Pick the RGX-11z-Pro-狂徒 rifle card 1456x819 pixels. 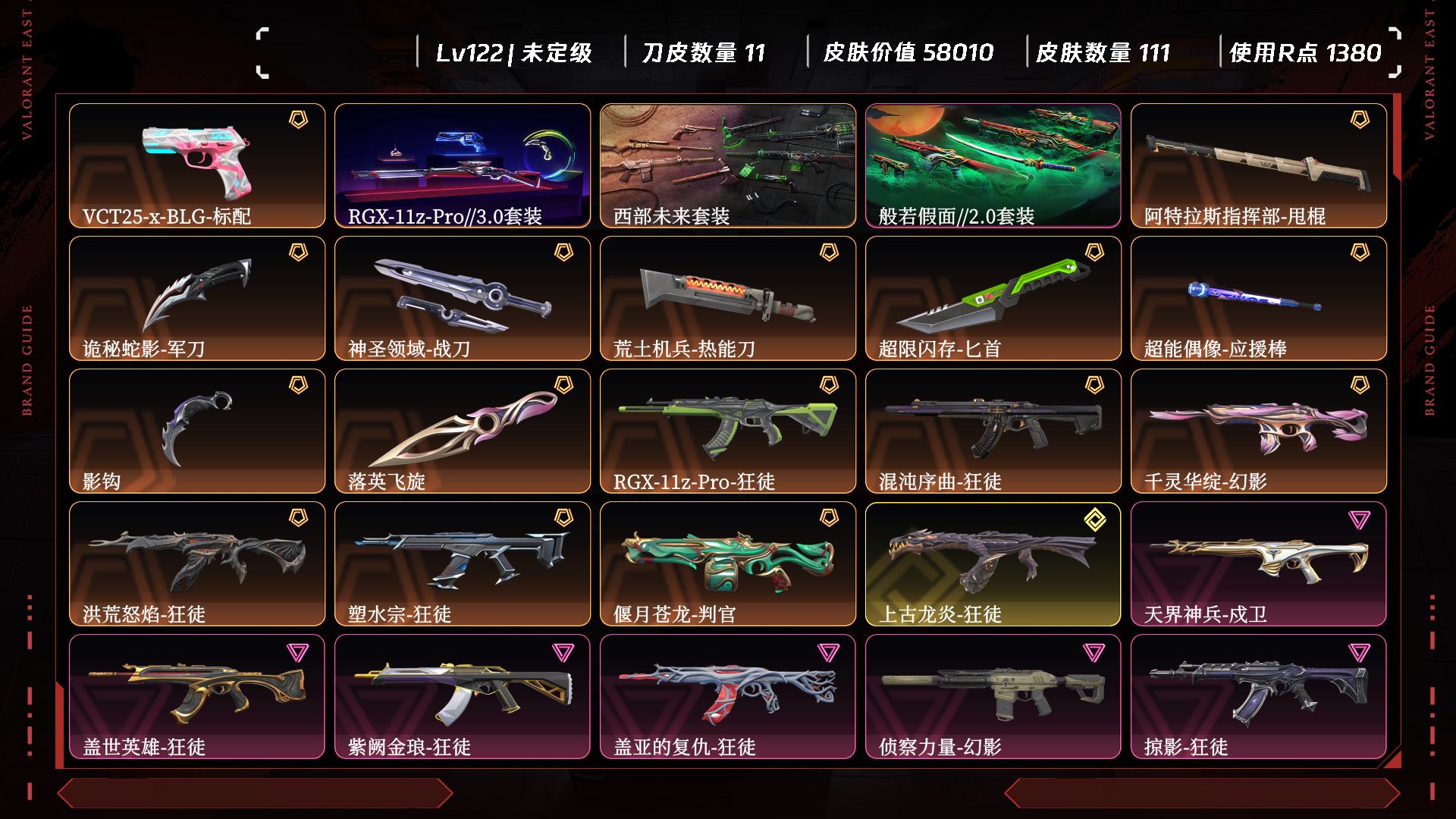point(728,431)
